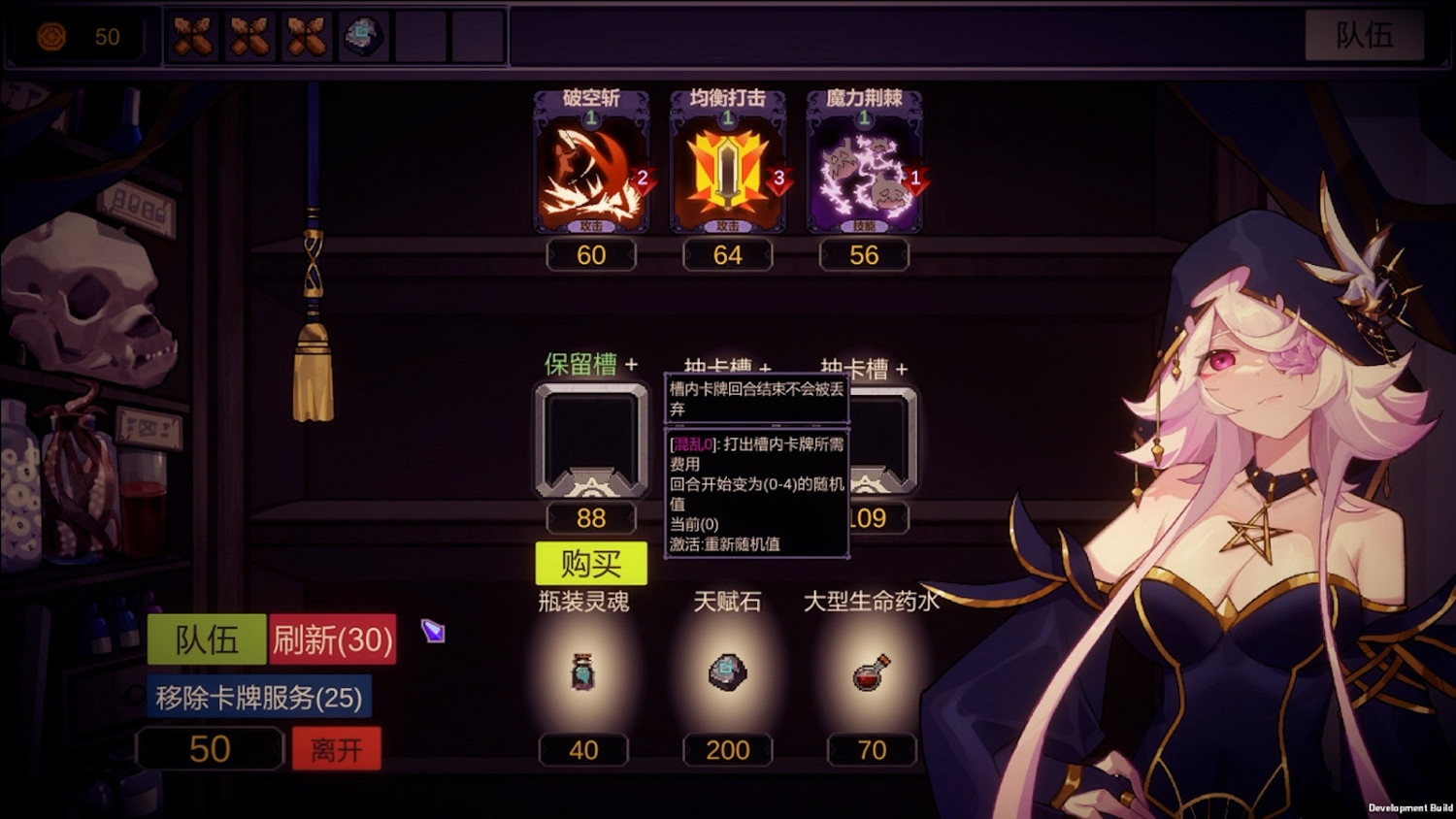
Task: Select the 破空斩 attack card
Action: pyautogui.click(x=592, y=170)
